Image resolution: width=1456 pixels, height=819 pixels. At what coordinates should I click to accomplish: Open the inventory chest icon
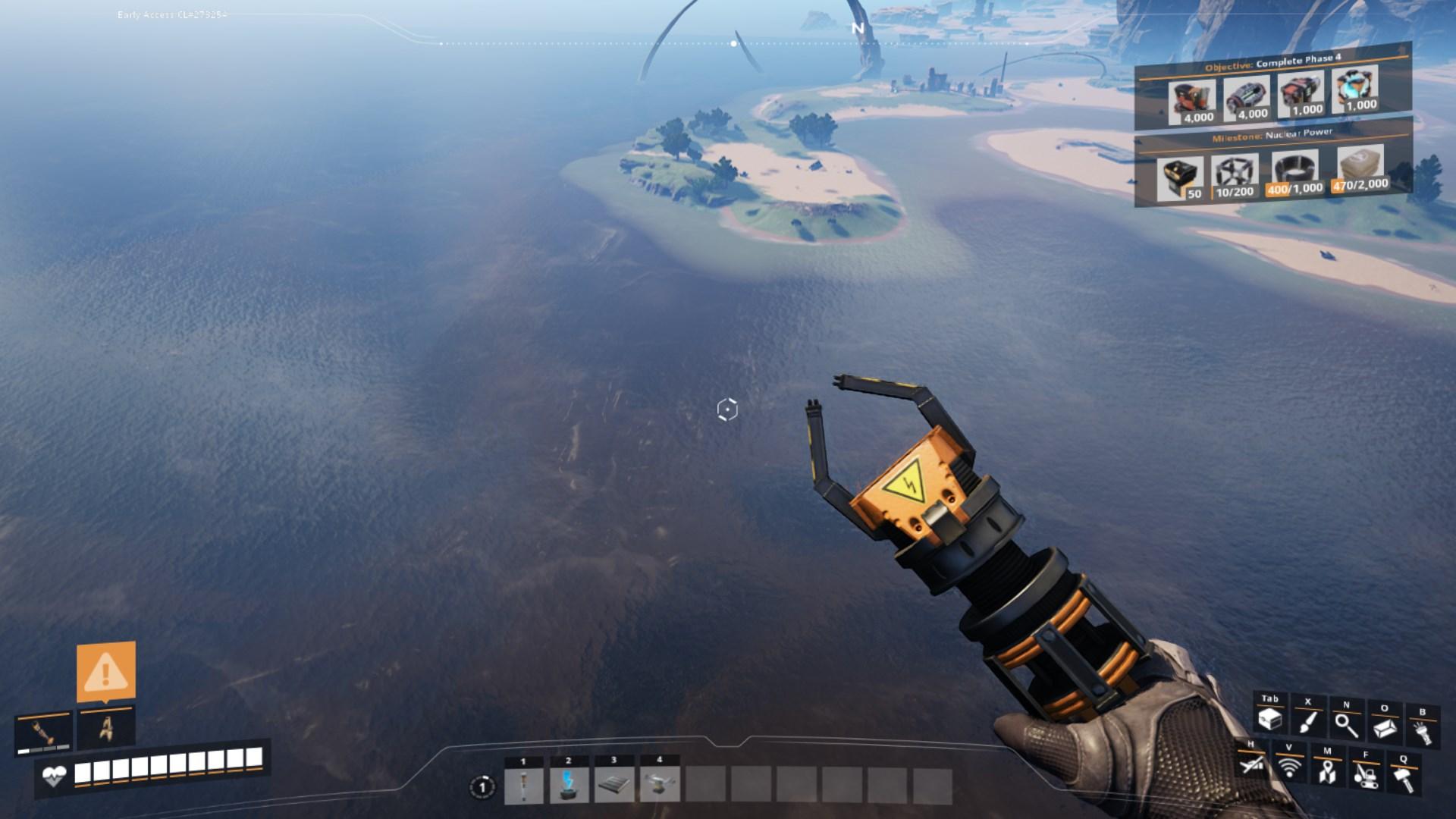point(1269,719)
